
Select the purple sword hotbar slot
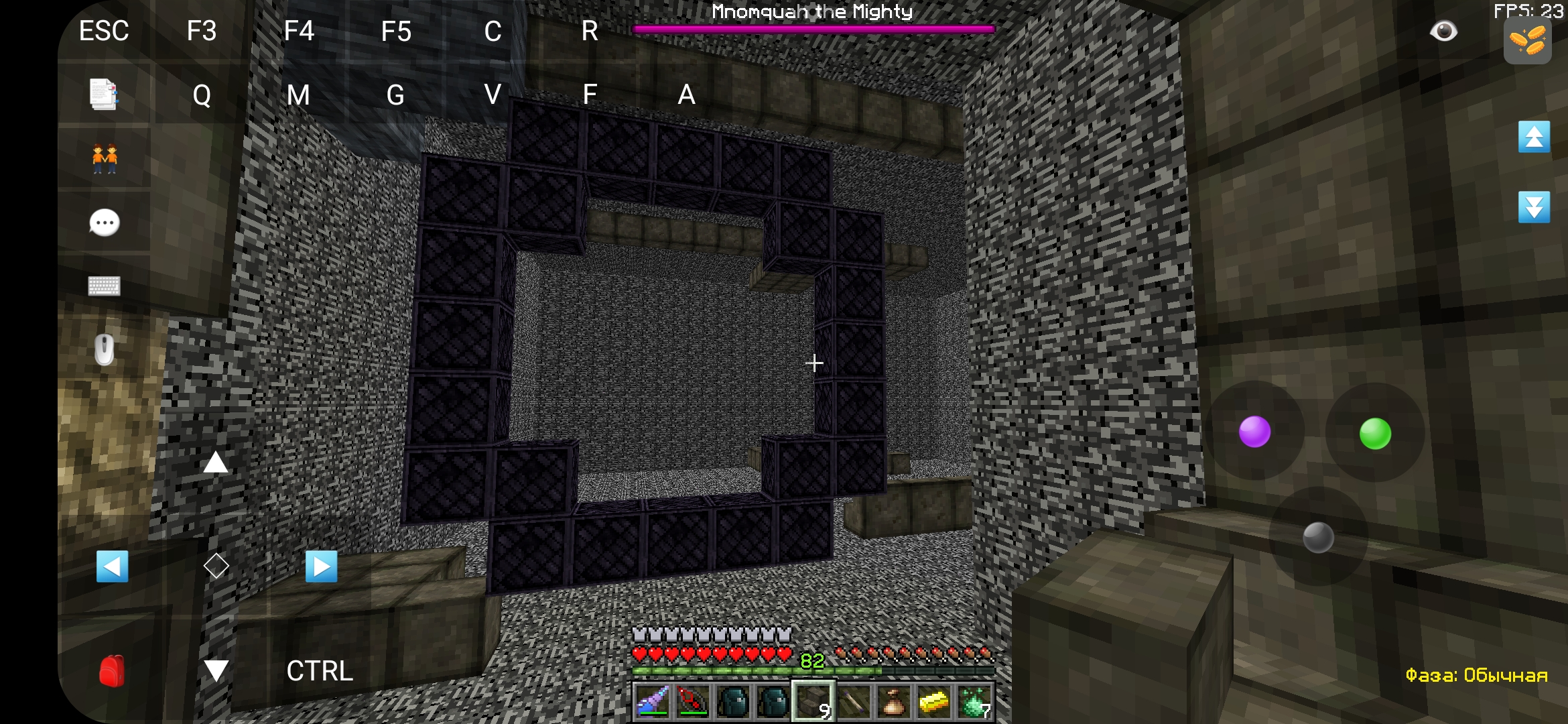click(653, 701)
